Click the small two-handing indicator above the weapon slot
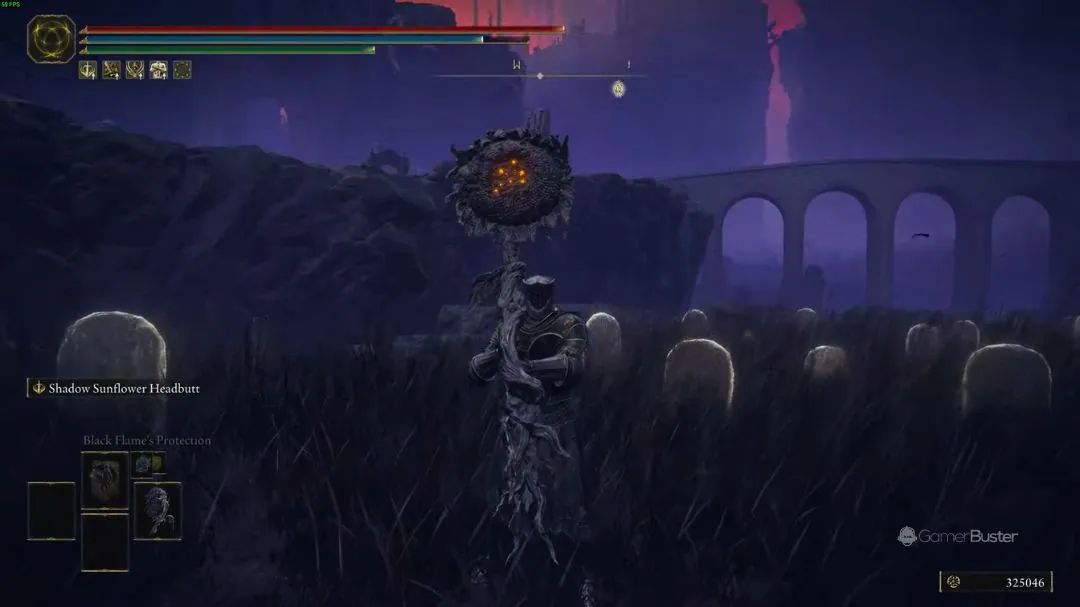Image resolution: width=1080 pixels, height=607 pixels. click(x=148, y=463)
